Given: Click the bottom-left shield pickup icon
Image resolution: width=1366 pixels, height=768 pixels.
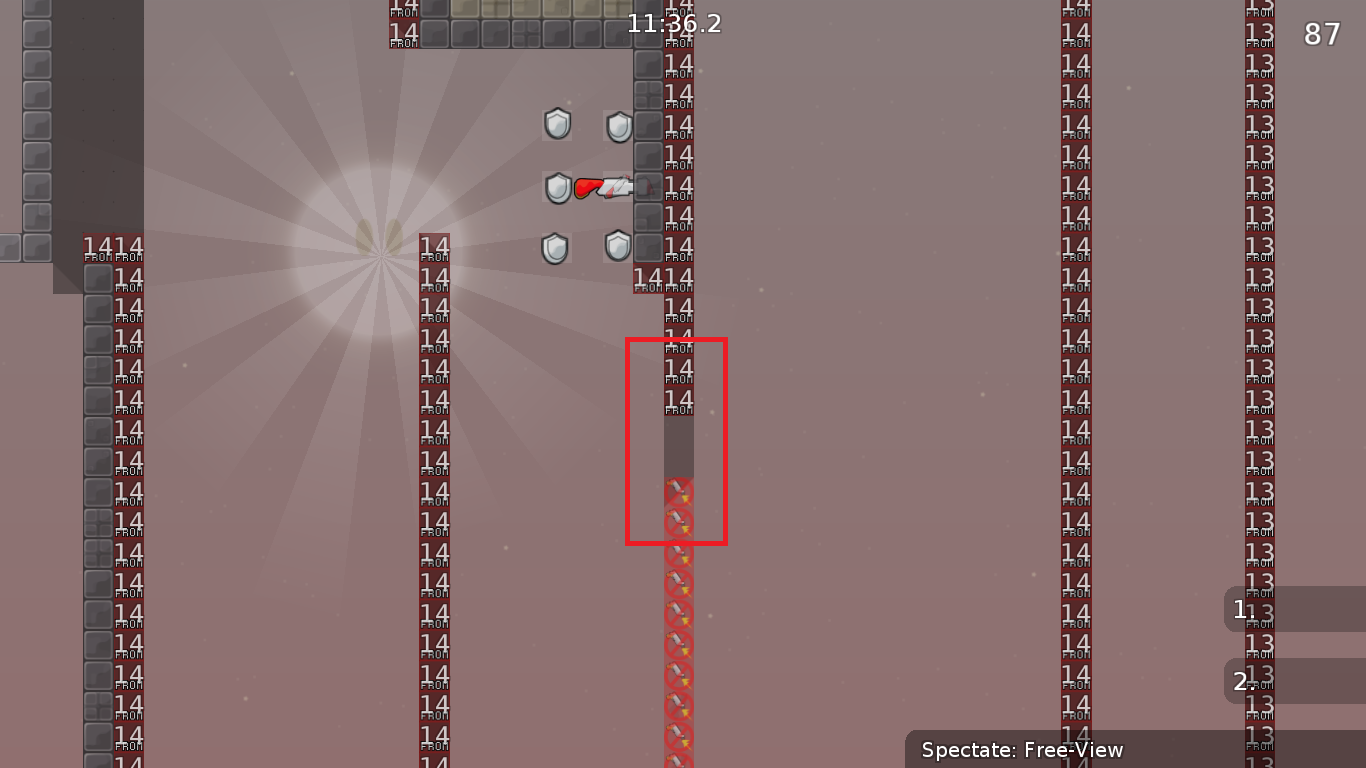Looking at the screenshot, I should [556, 246].
